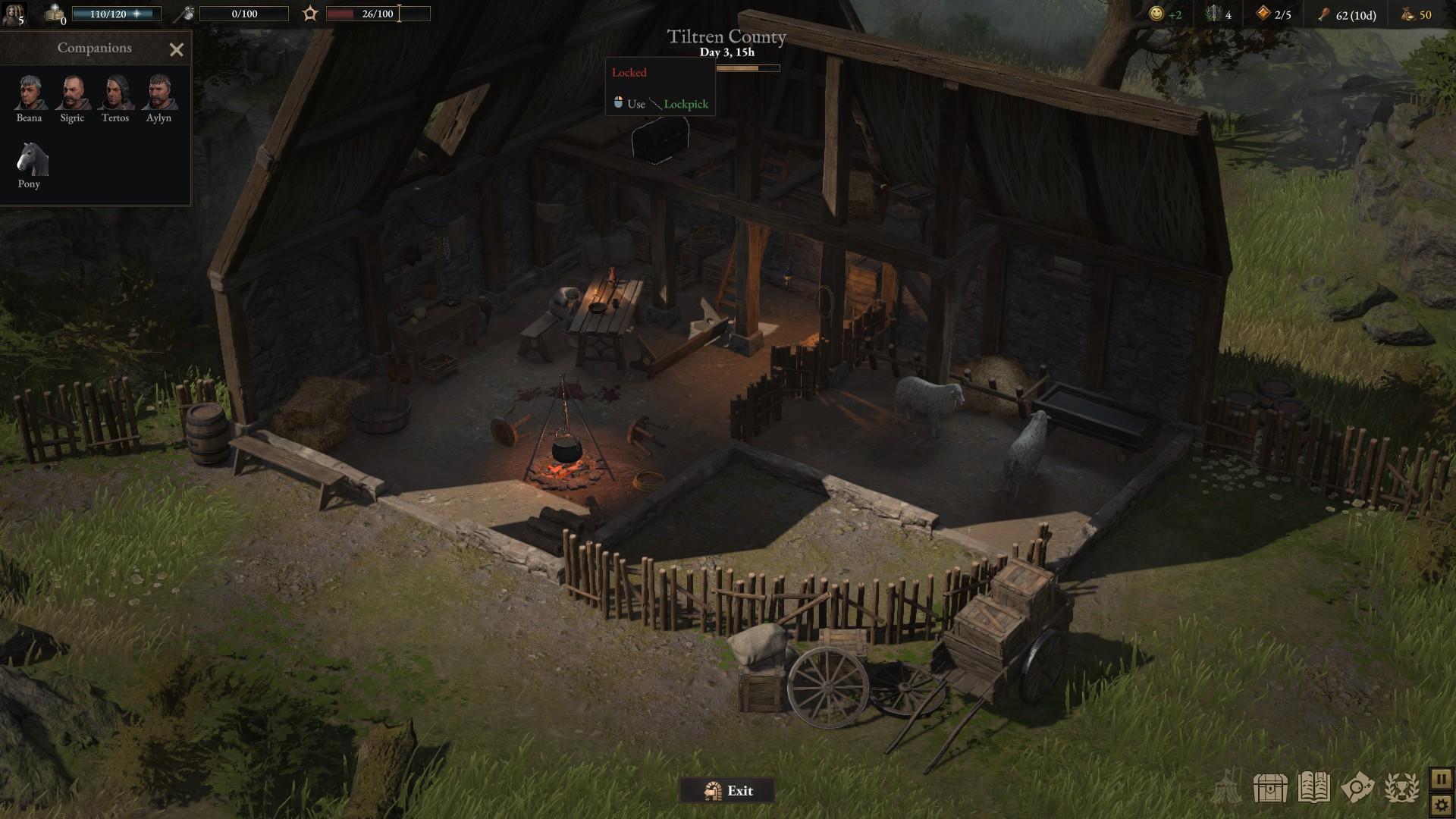Select companion Sigric's portrait
Viewport: 1456px width, 819px height.
(73, 93)
